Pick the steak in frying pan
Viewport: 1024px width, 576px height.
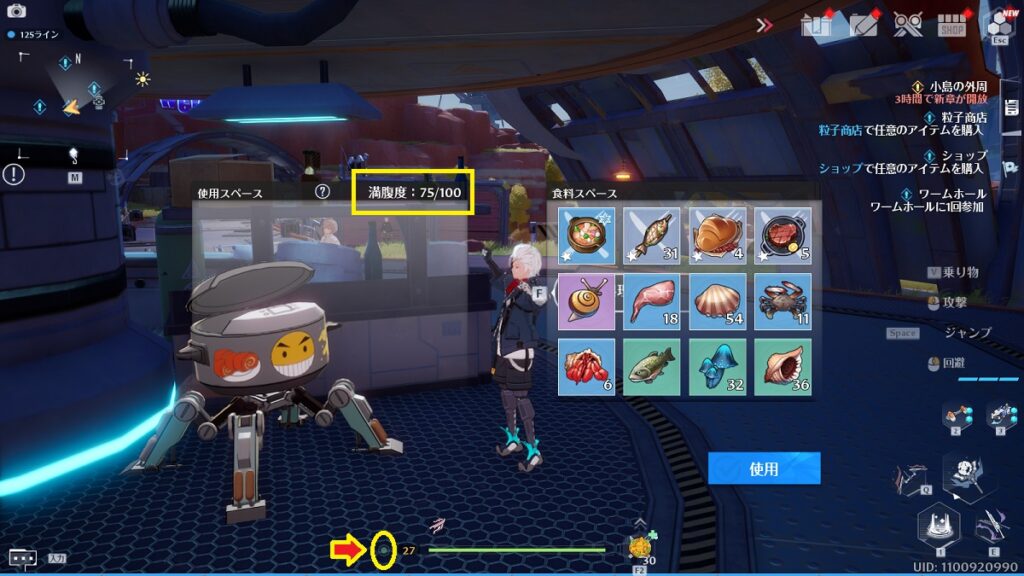pos(782,236)
